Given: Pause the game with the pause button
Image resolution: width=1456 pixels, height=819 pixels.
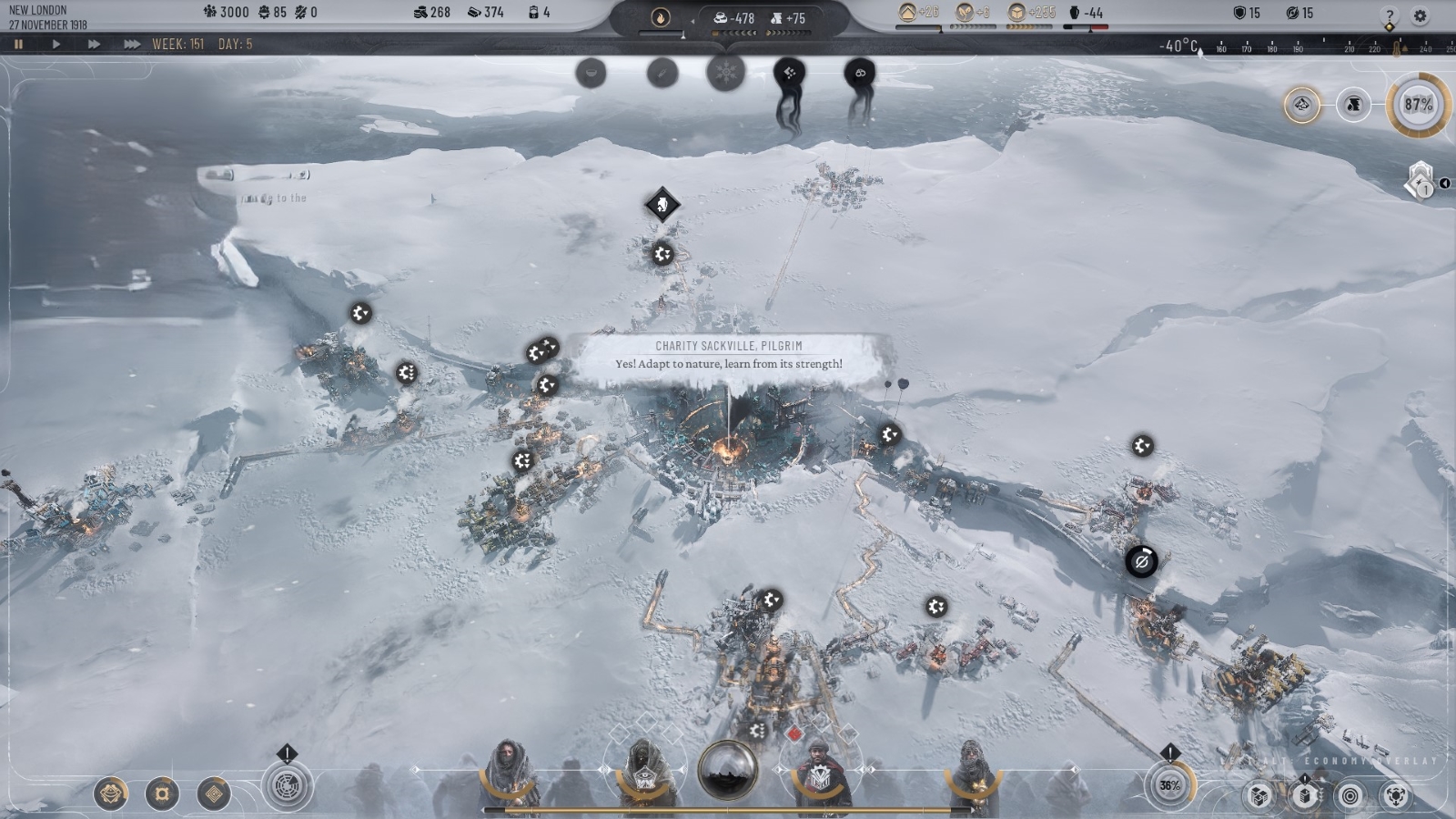Looking at the screenshot, I should point(18,44).
